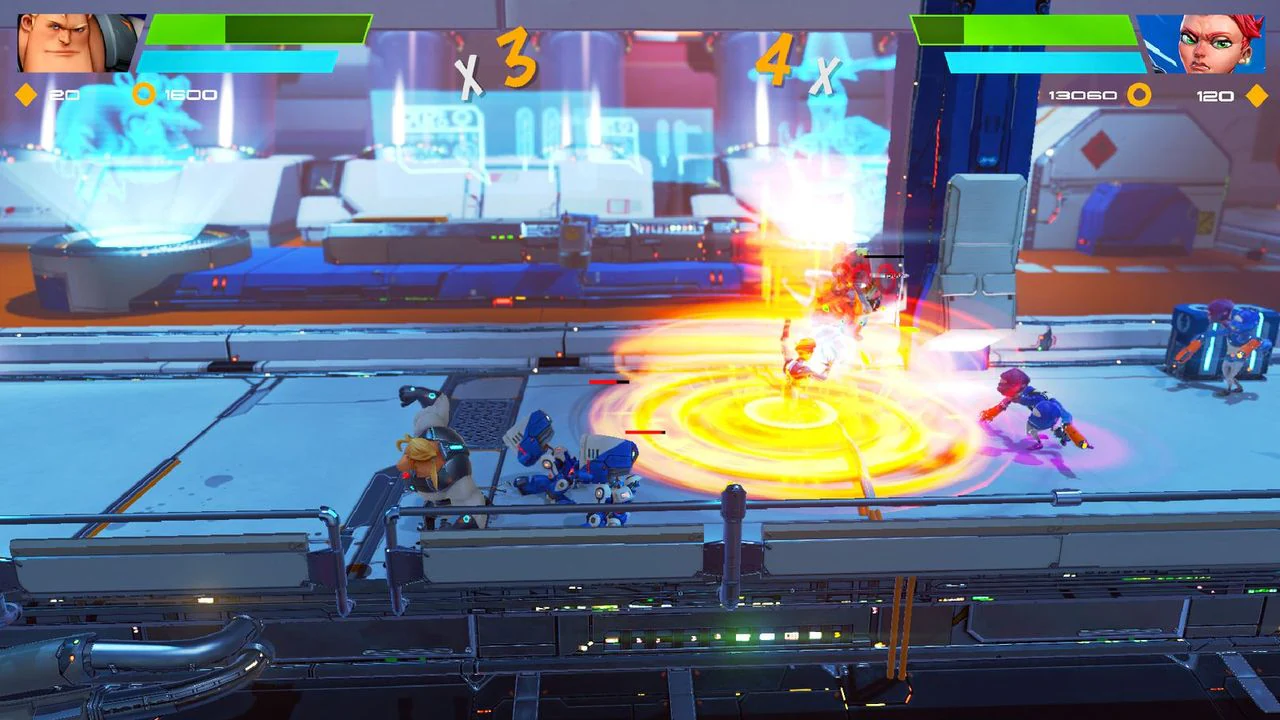This screenshot has height=720, width=1280.
Task: Click the gold ring icon next to 1600
Action: coord(145,92)
